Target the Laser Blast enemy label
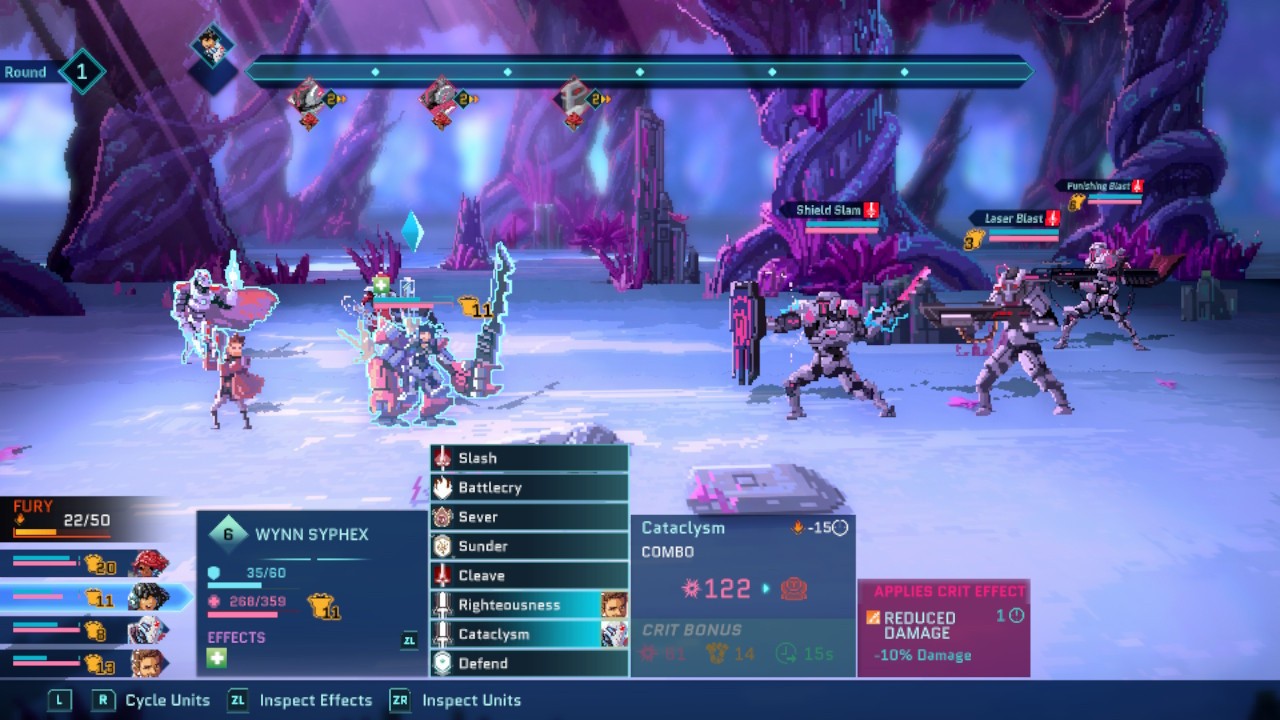The width and height of the screenshot is (1280, 720). pyautogui.click(x=1013, y=218)
